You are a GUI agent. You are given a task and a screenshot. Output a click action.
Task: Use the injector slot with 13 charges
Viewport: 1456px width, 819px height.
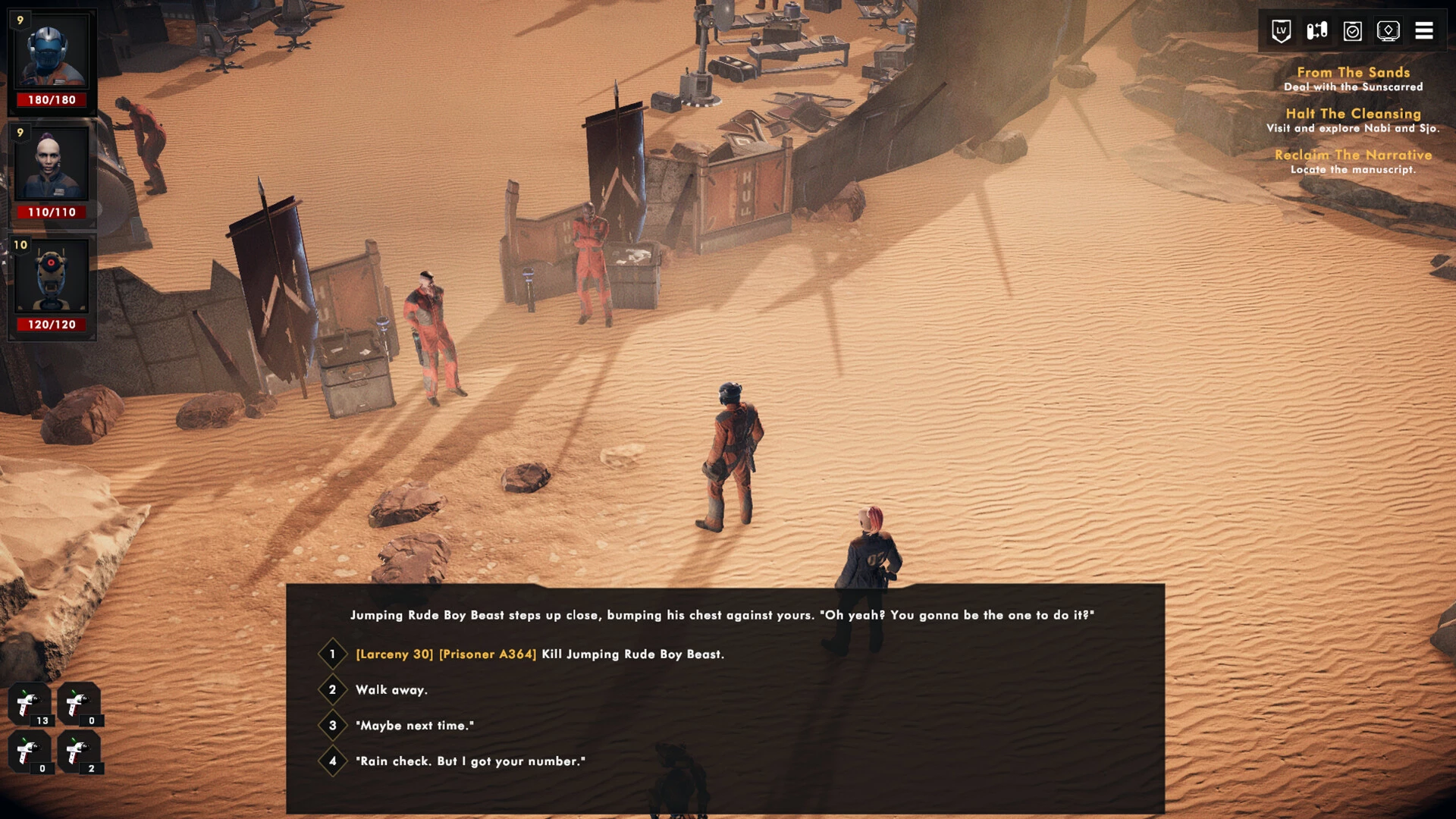click(x=30, y=704)
